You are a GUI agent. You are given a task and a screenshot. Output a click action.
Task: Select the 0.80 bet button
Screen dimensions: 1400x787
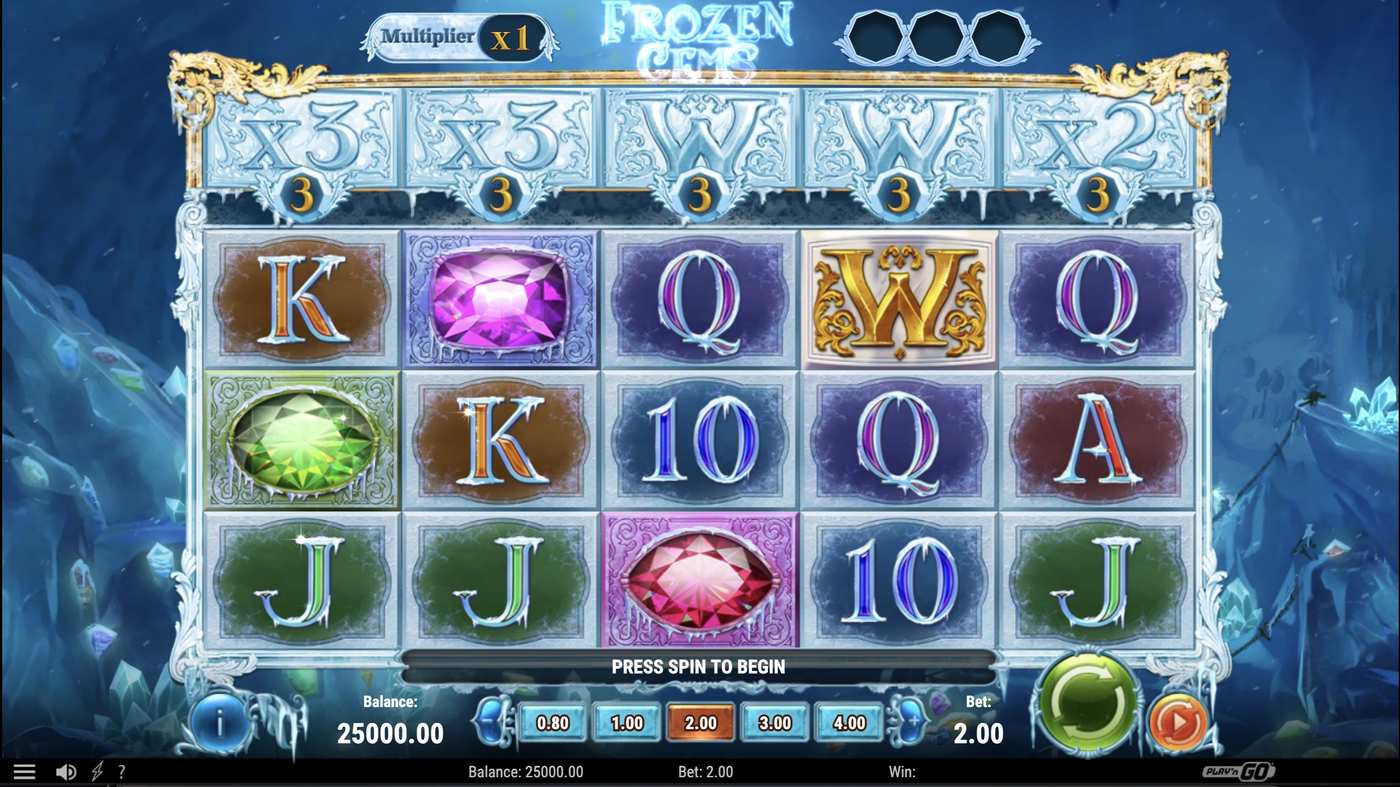point(553,721)
